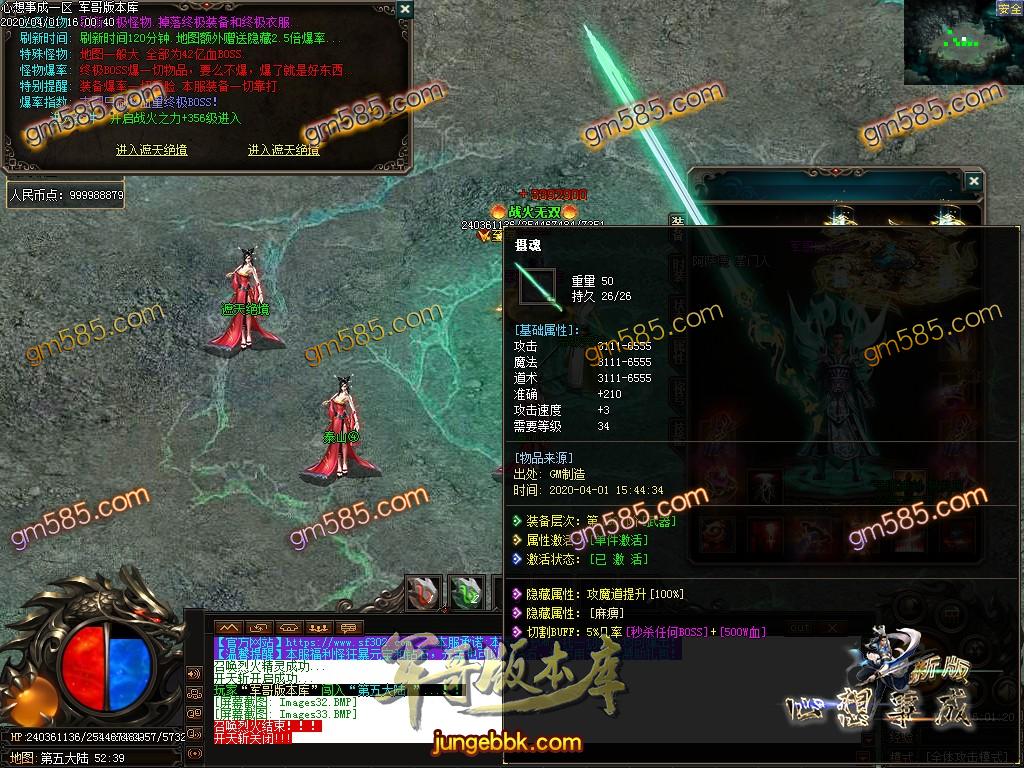The image size is (1024, 768).
Task: Select the mountain-shaped chat channel tab
Action: tap(228, 627)
